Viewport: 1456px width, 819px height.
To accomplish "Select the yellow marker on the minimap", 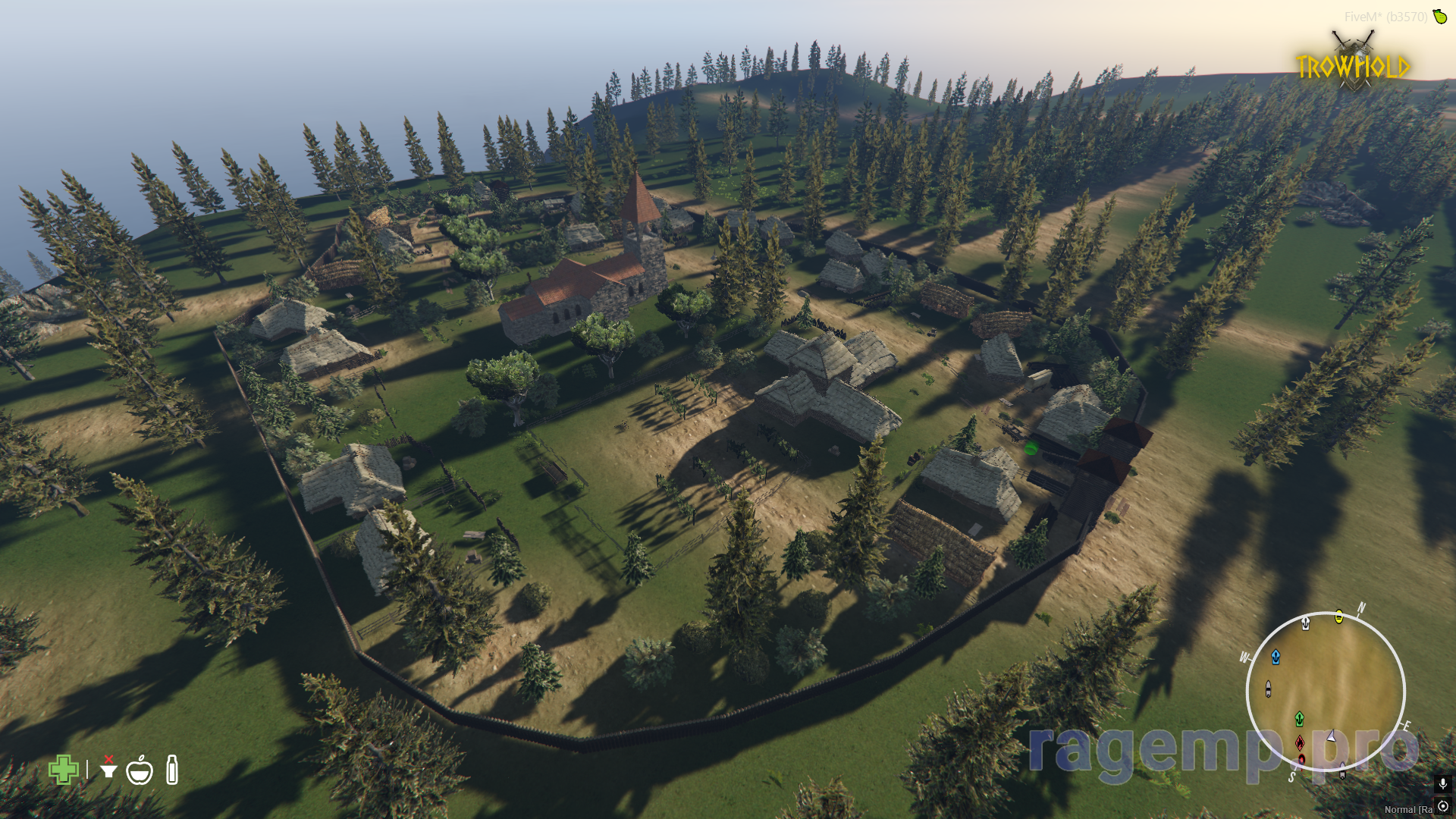I will click(1339, 617).
